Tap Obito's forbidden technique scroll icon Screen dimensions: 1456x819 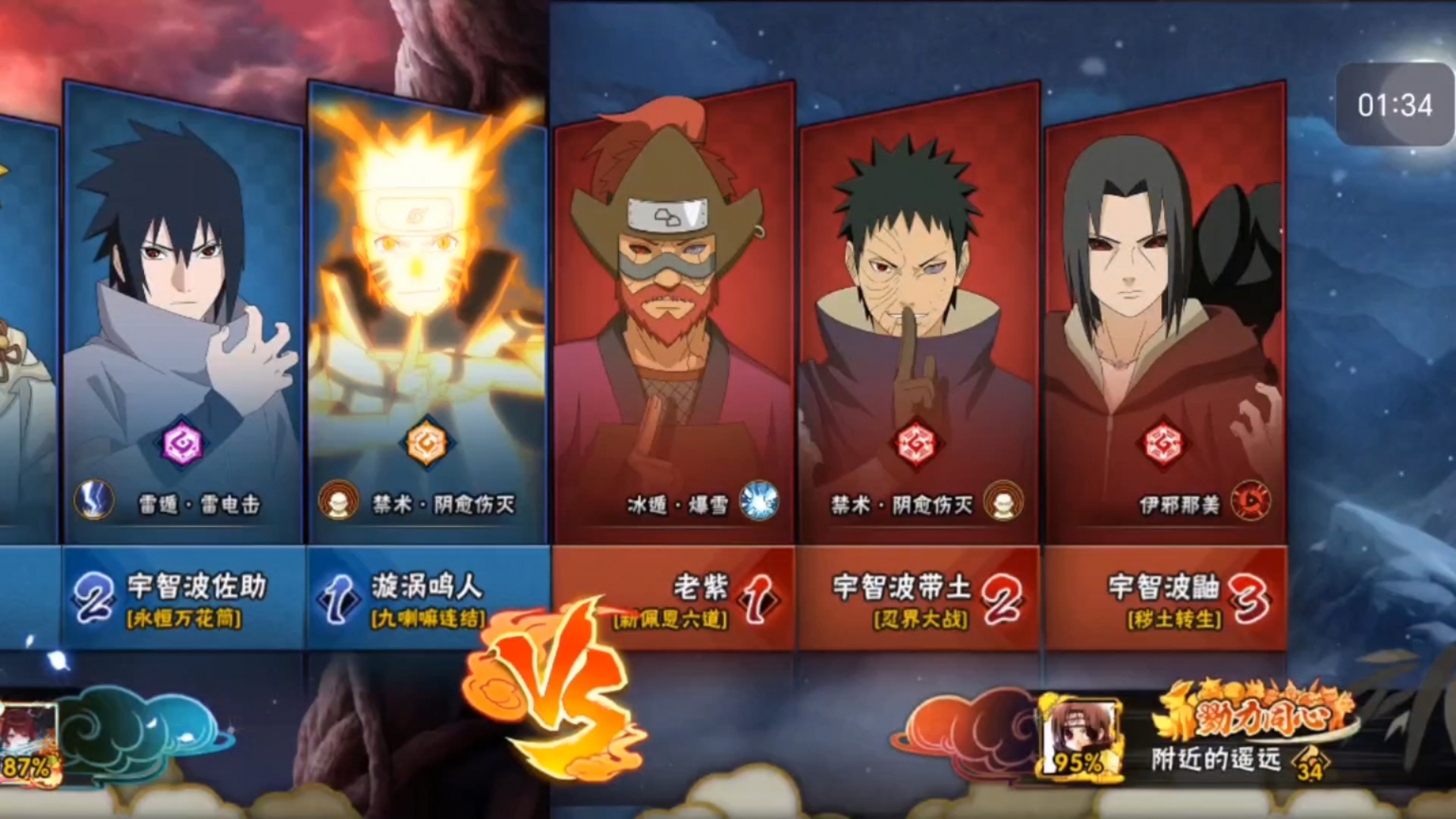1003,501
